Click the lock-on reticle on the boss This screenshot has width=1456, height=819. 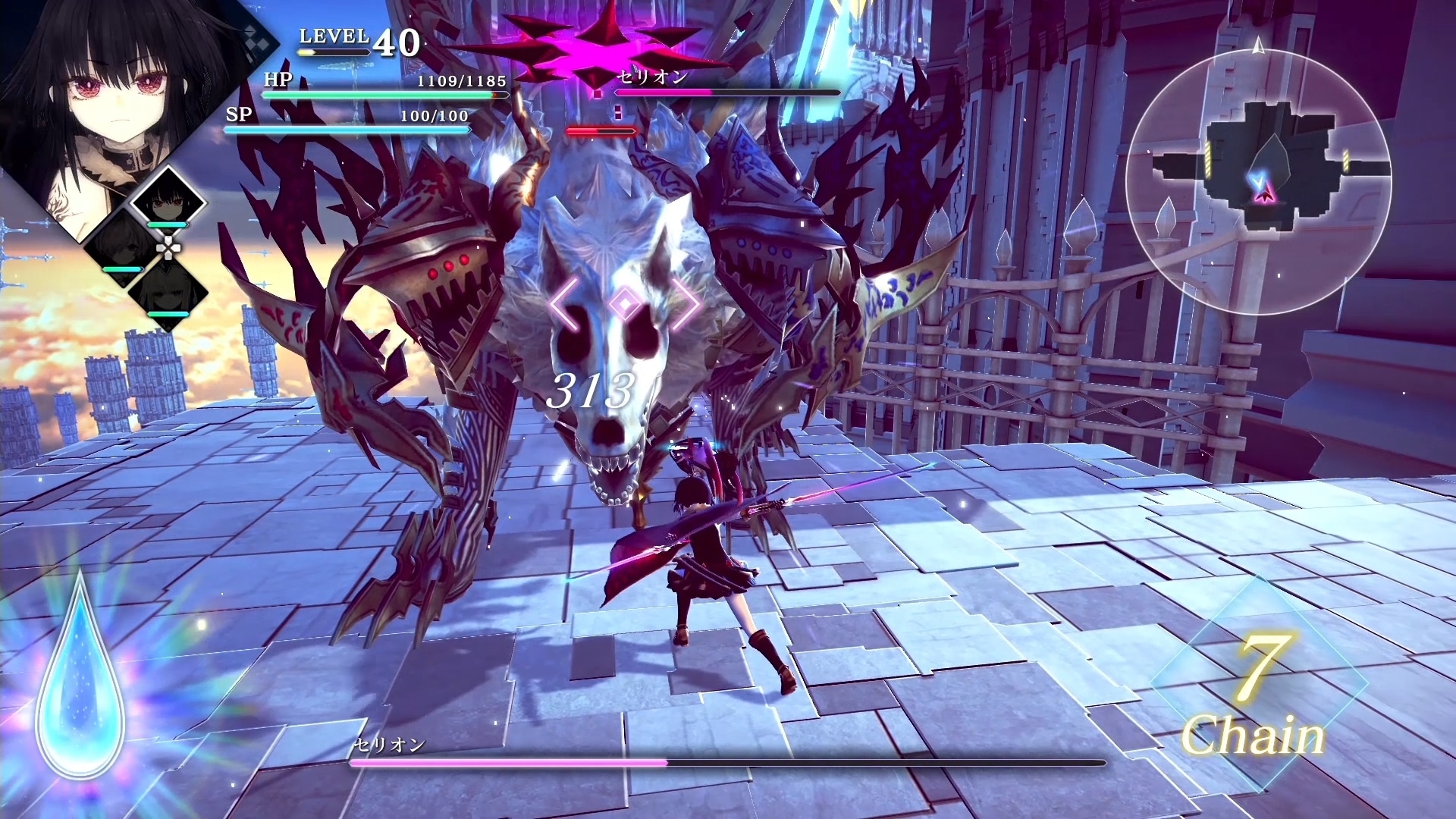624,304
